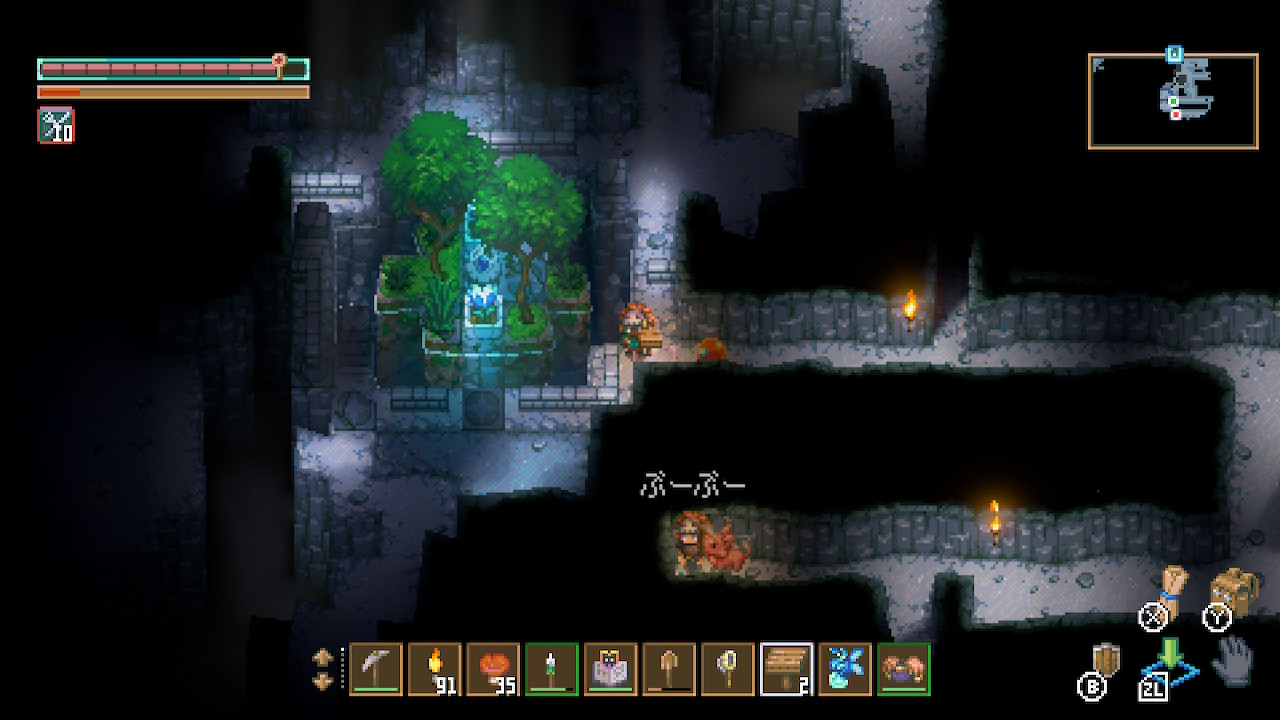This screenshot has height=720, width=1280.
Task: Pick the white-tipped staff in the green slot
Action: click(551, 668)
